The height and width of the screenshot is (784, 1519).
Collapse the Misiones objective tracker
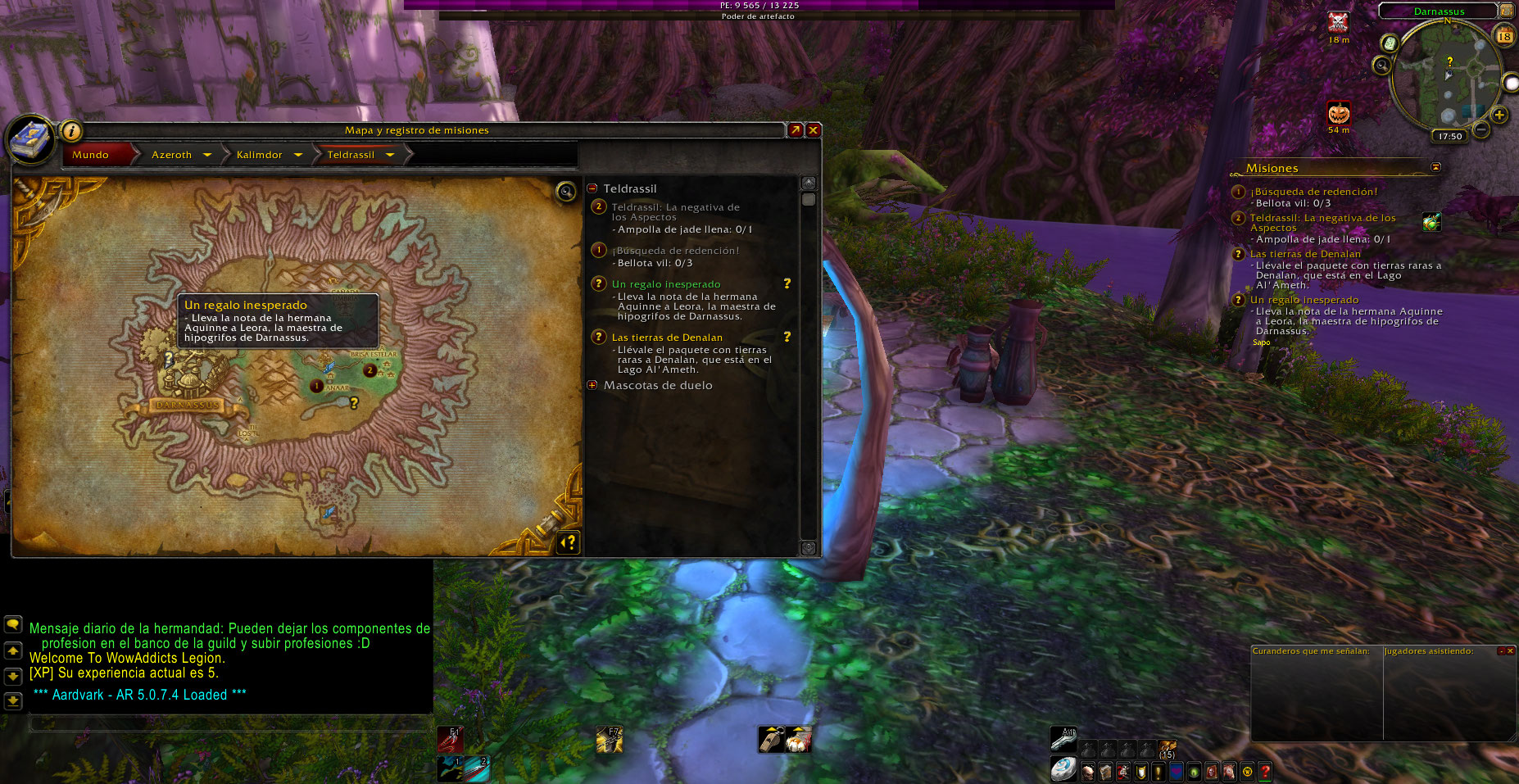pos(1435,167)
